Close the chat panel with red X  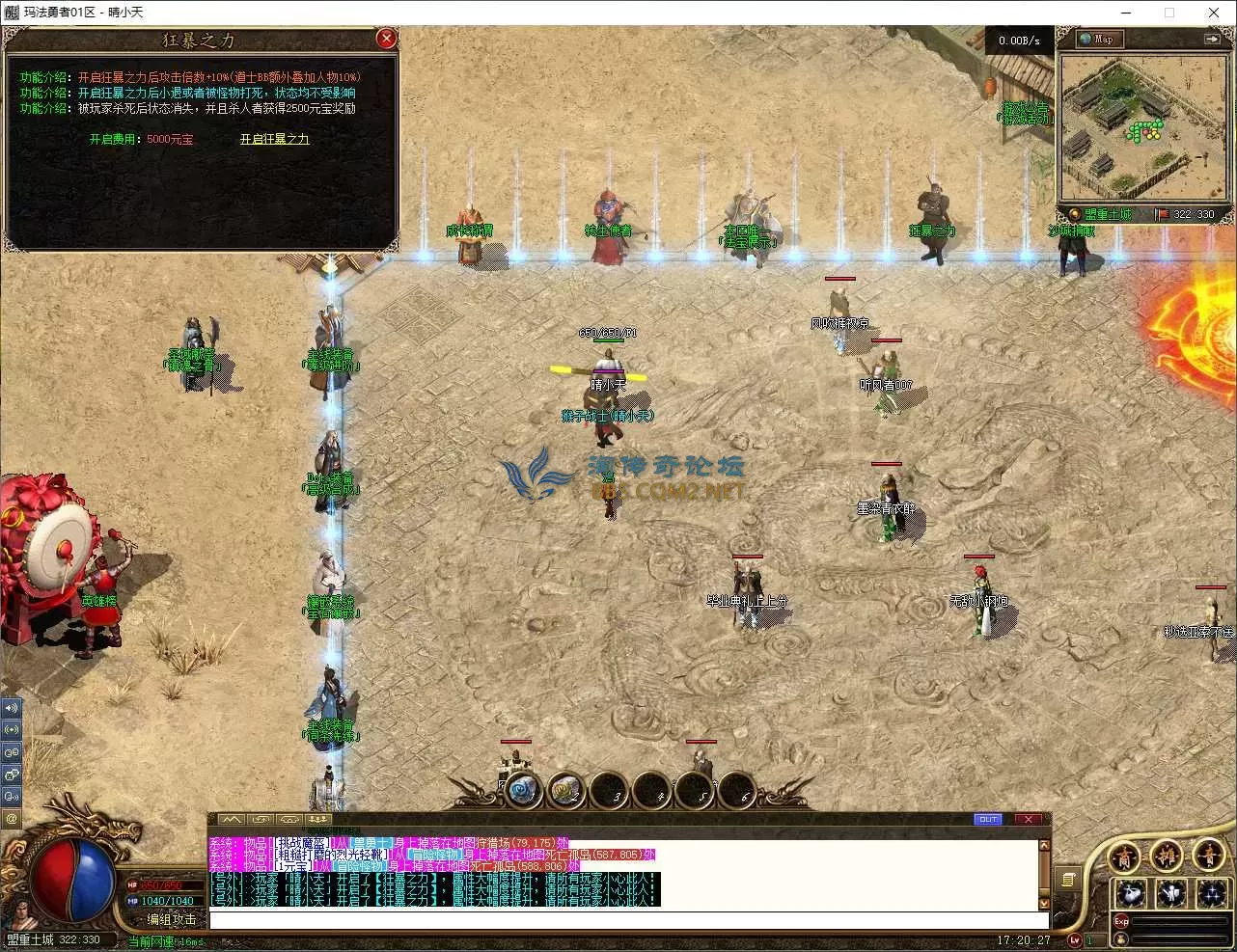[1029, 820]
